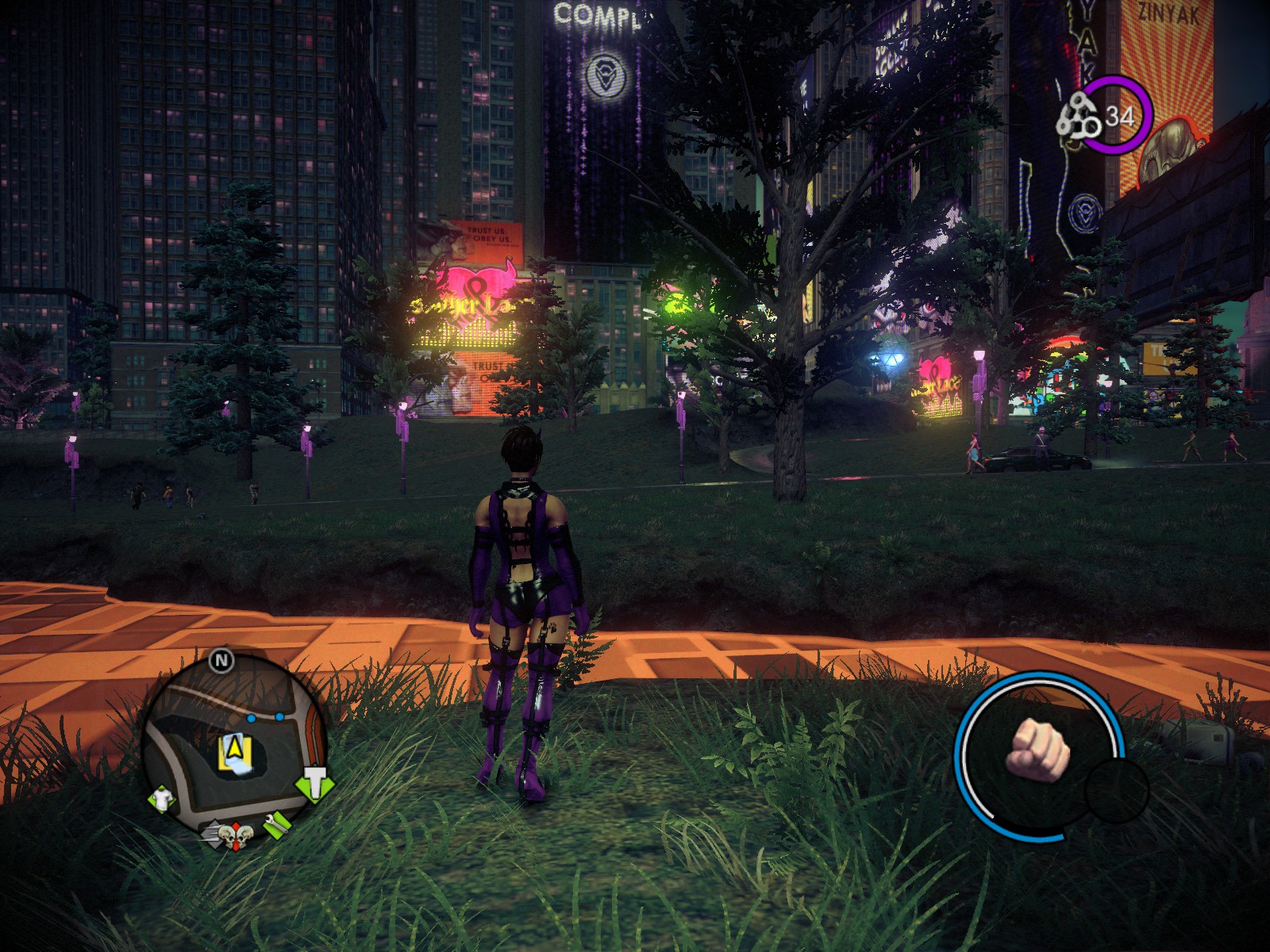Image resolution: width=1270 pixels, height=952 pixels.
Task: Choose the green T marker on minimap
Action: click(x=315, y=784)
